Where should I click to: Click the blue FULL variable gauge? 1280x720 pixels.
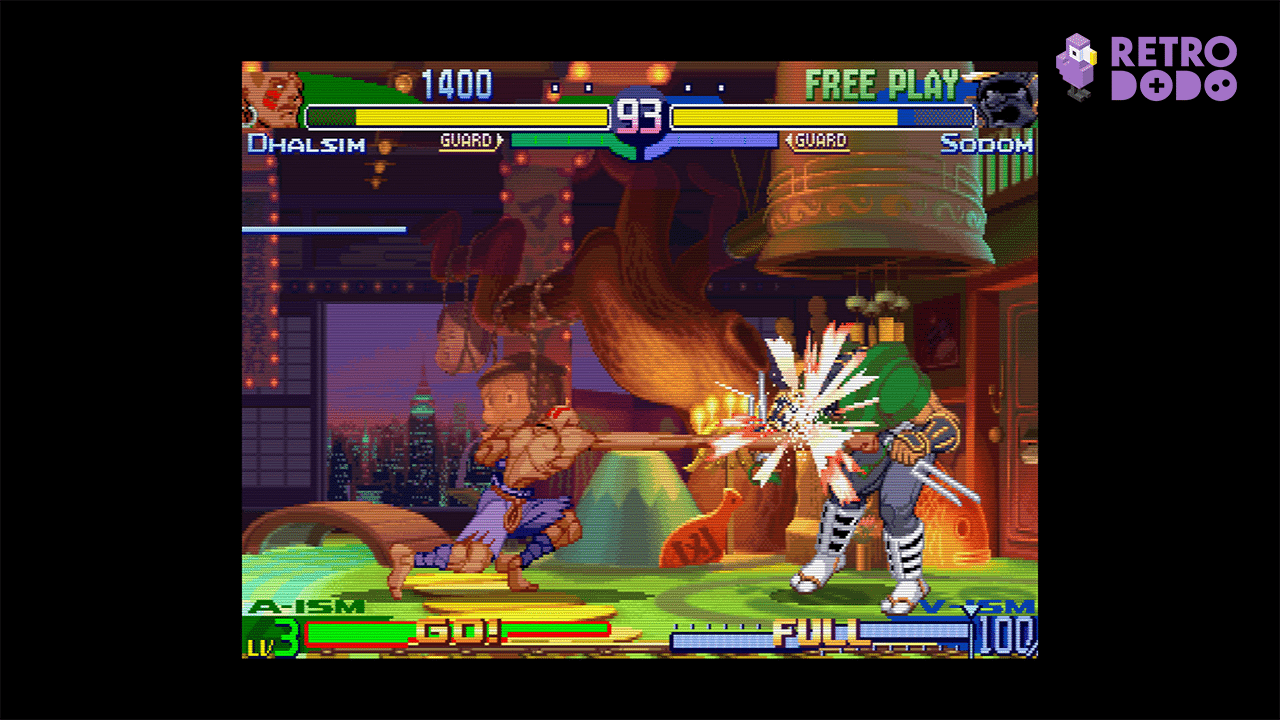tap(820, 634)
